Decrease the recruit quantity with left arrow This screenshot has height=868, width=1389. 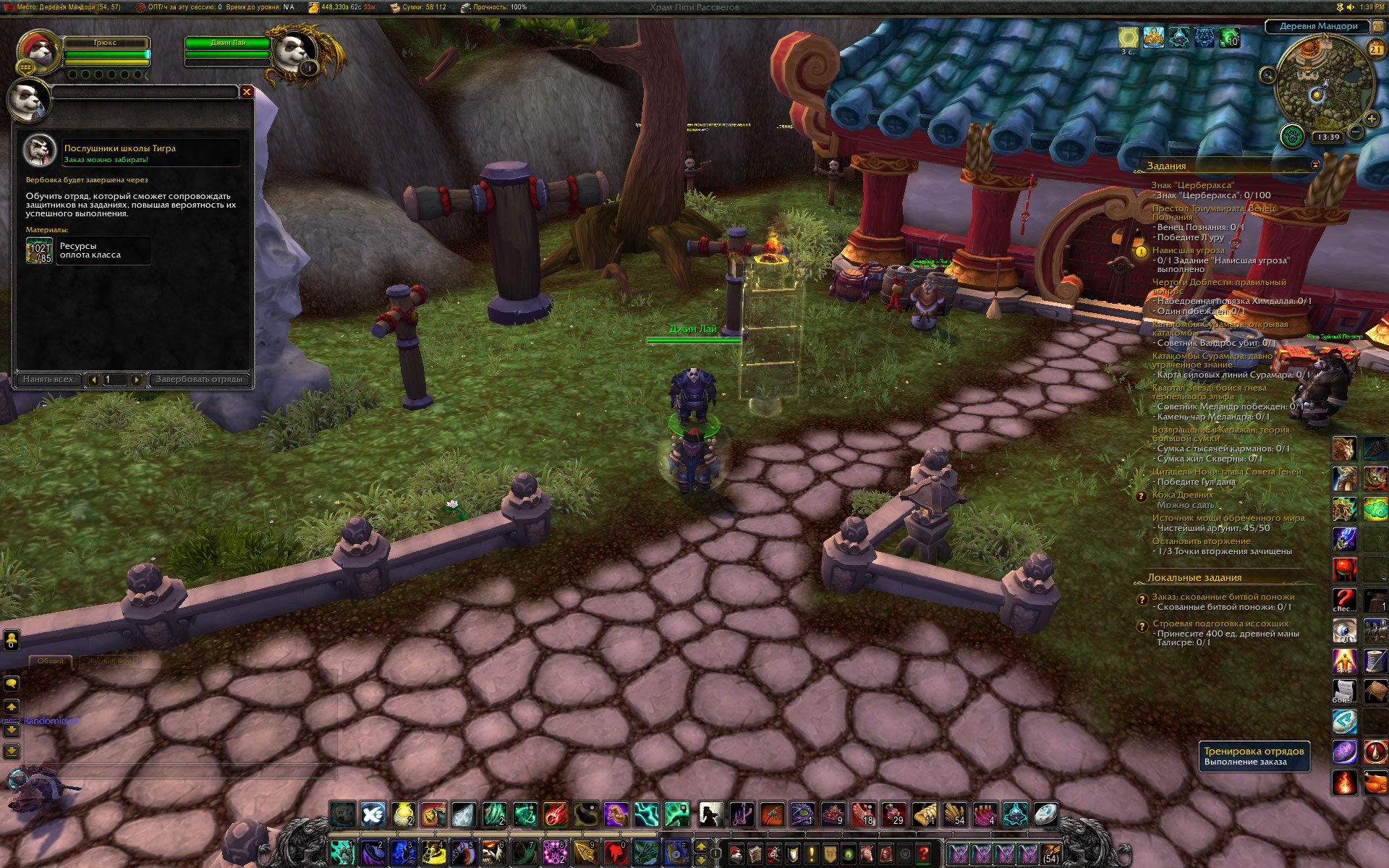point(93,380)
